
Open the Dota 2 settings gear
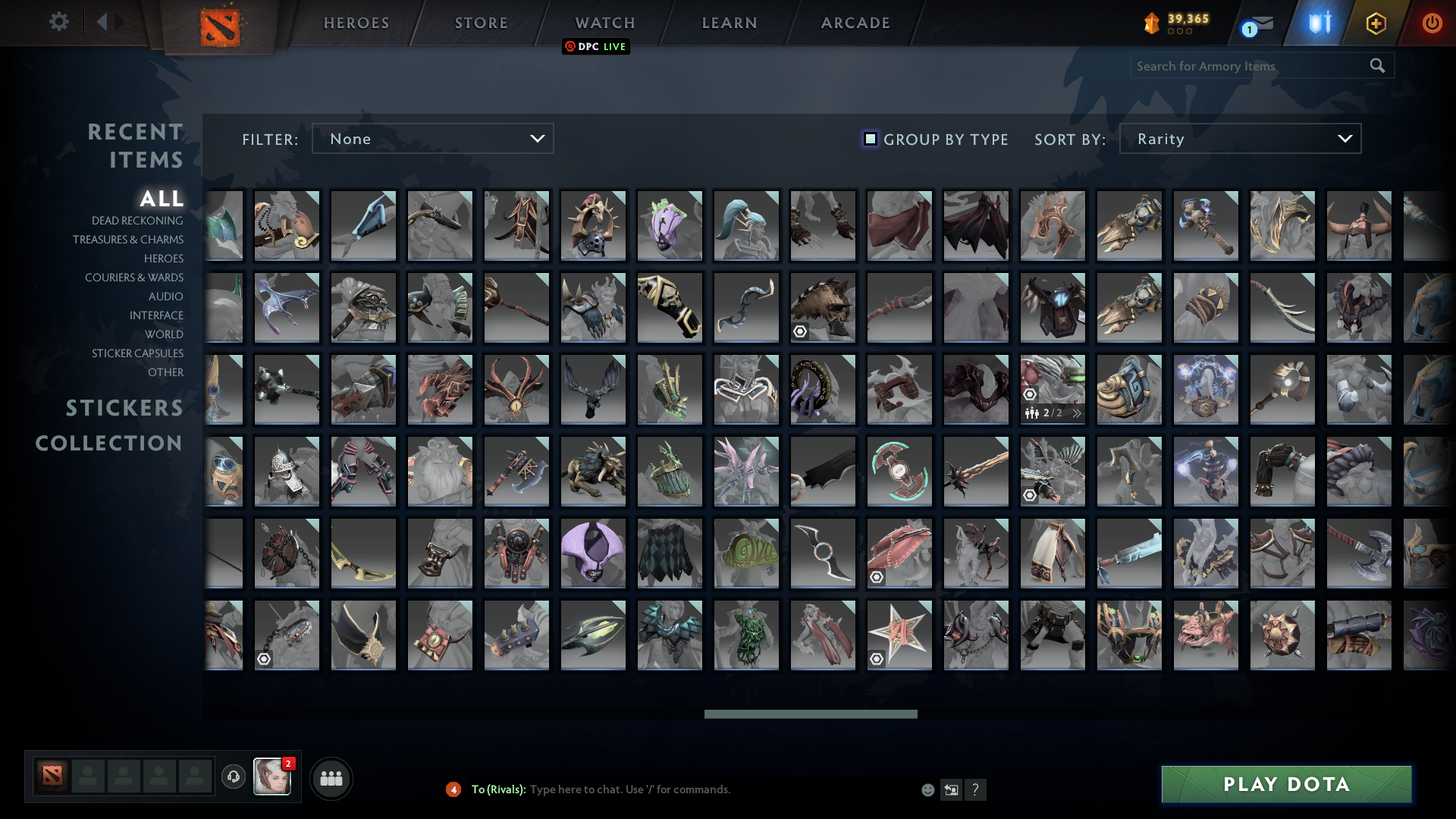59,22
